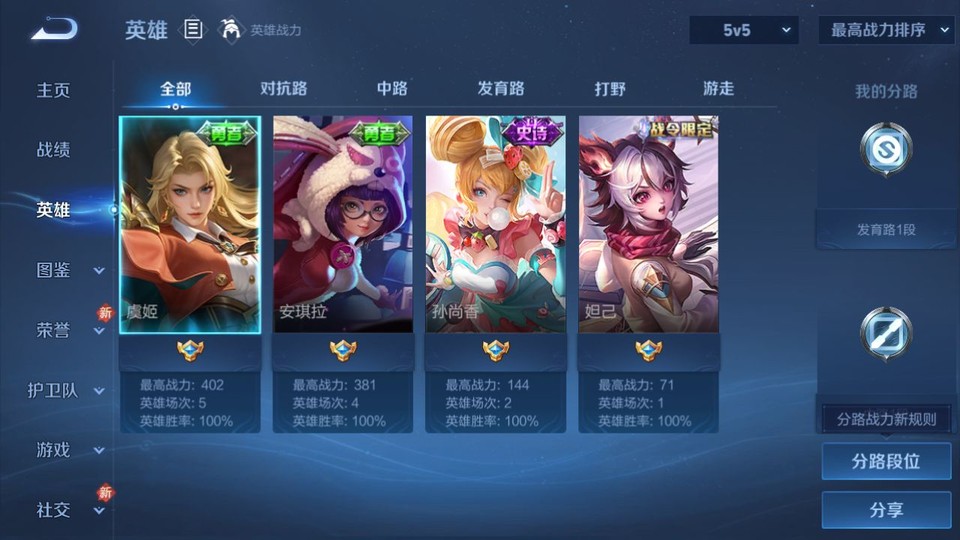This screenshot has height=540, width=960.
Task: Expand the 护卫队 guard team menu
Action: click(x=66, y=390)
